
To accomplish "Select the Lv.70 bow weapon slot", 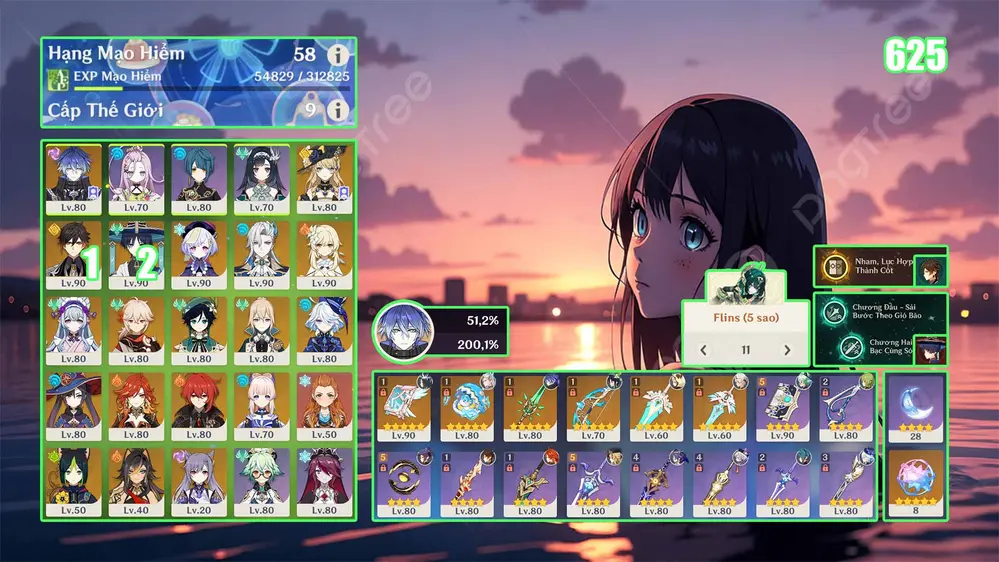I will pos(596,408).
